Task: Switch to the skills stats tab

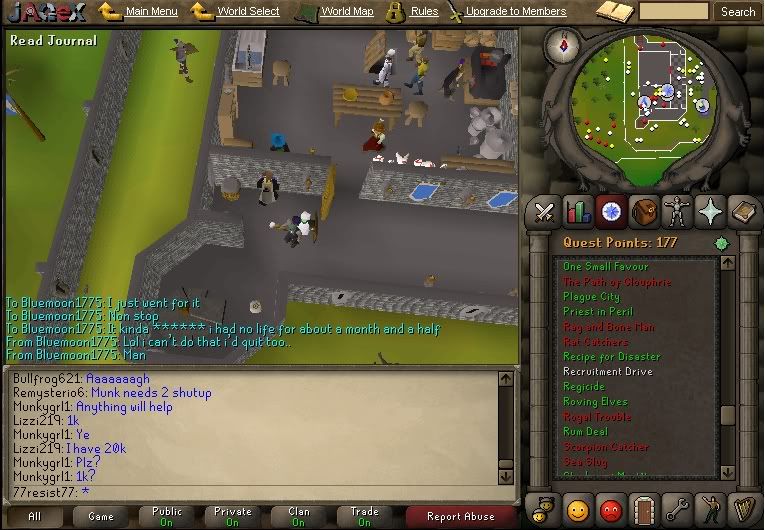Action: [577, 212]
